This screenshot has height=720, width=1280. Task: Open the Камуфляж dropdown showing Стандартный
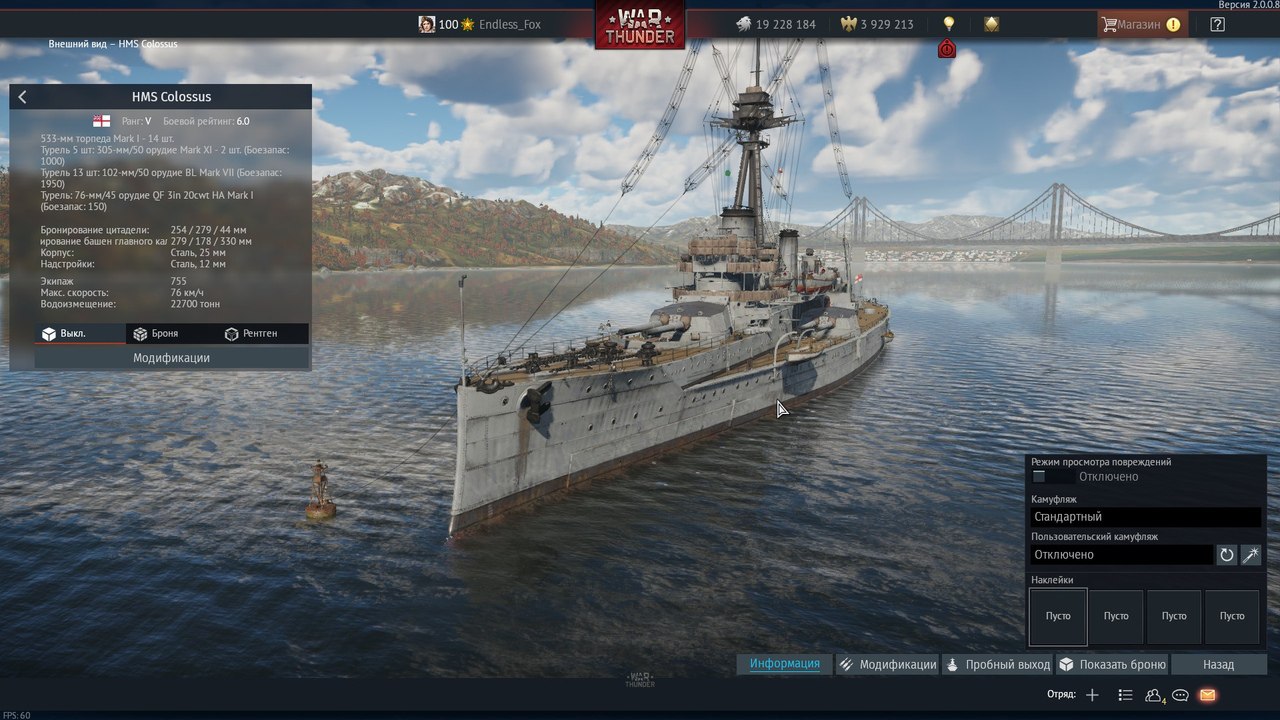click(x=1145, y=517)
